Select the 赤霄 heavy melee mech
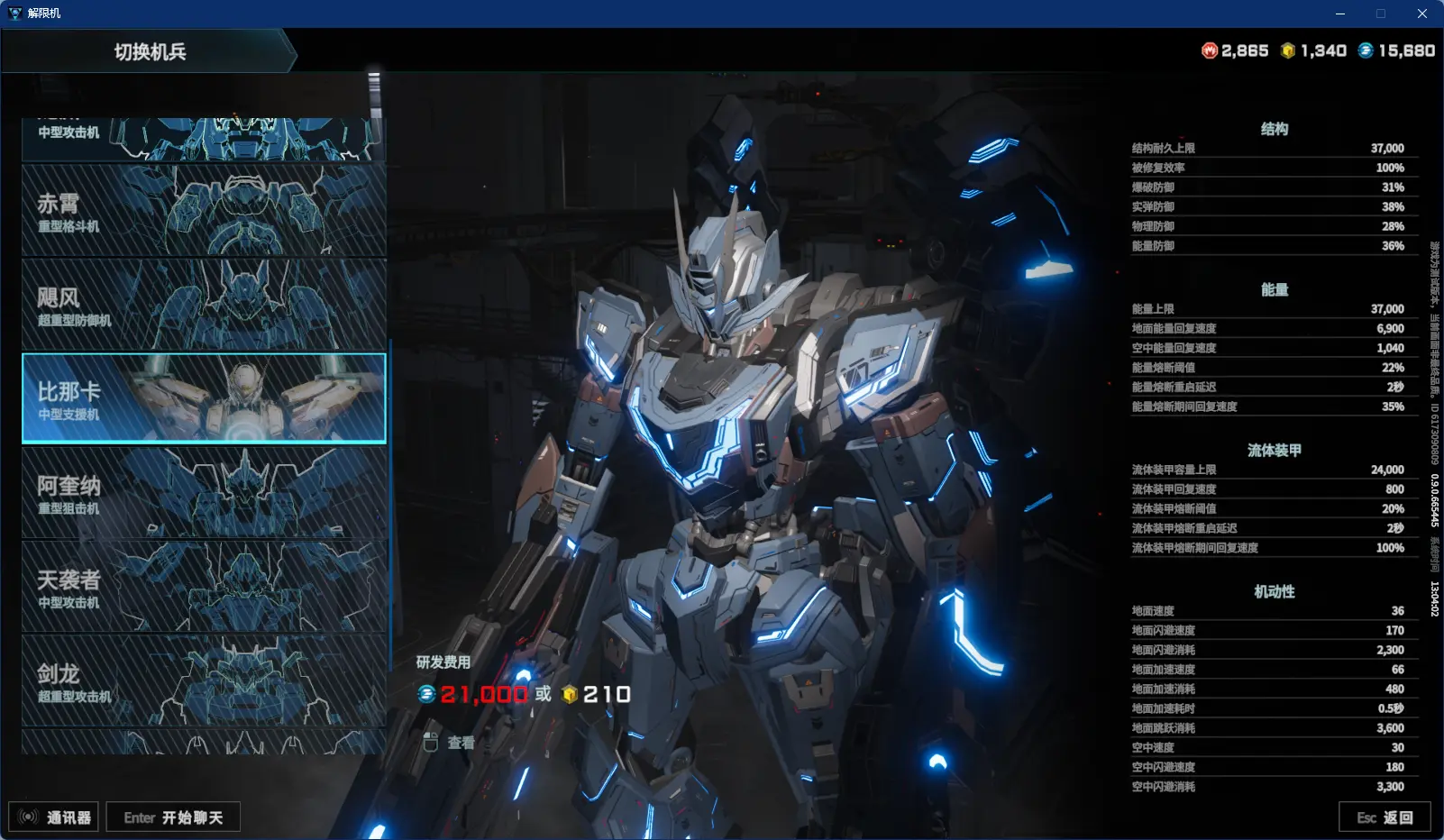This screenshot has width=1444, height=840. [204, 211]
